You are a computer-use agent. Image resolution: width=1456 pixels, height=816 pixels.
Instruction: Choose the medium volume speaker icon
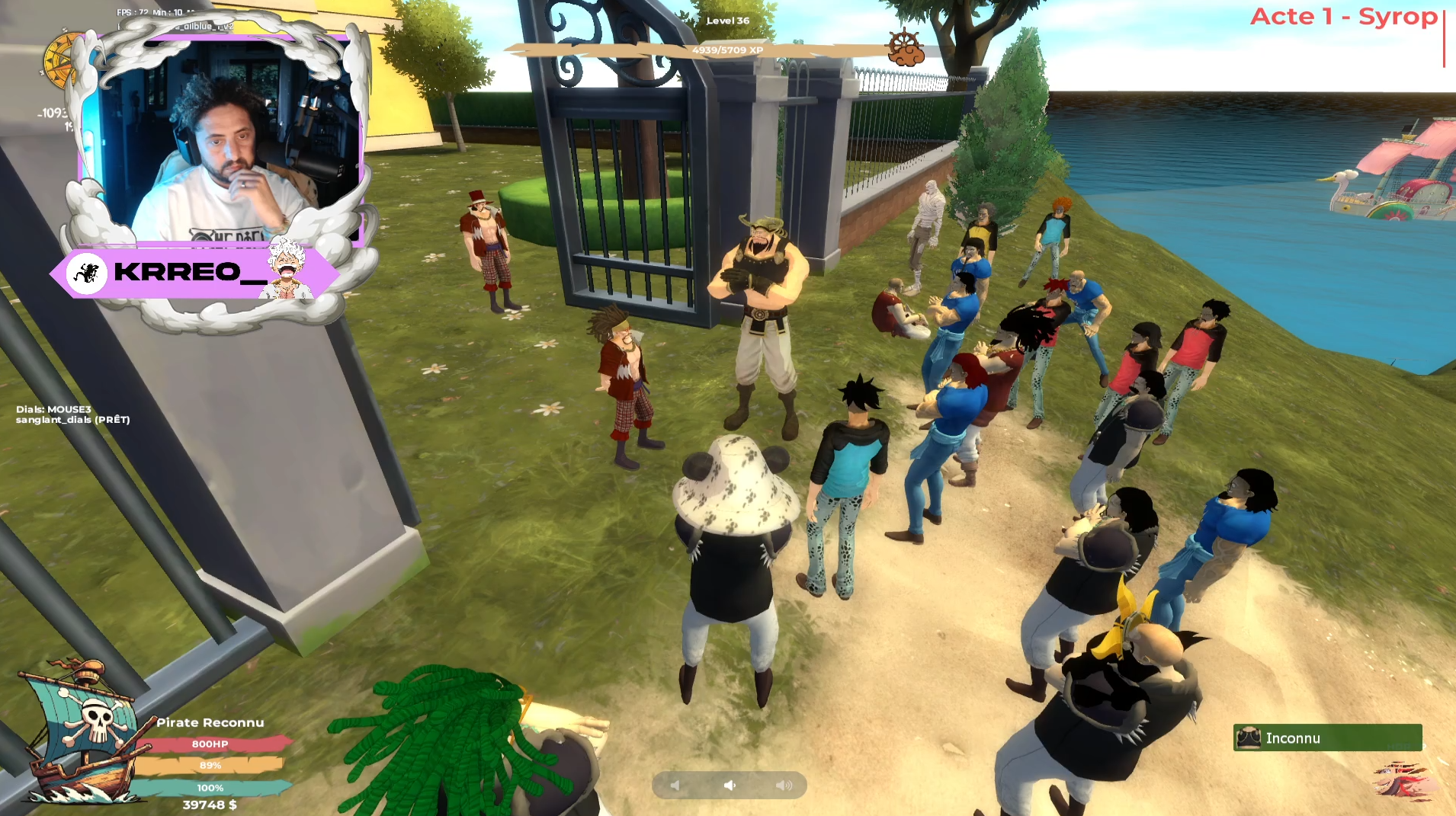(730, 785)
